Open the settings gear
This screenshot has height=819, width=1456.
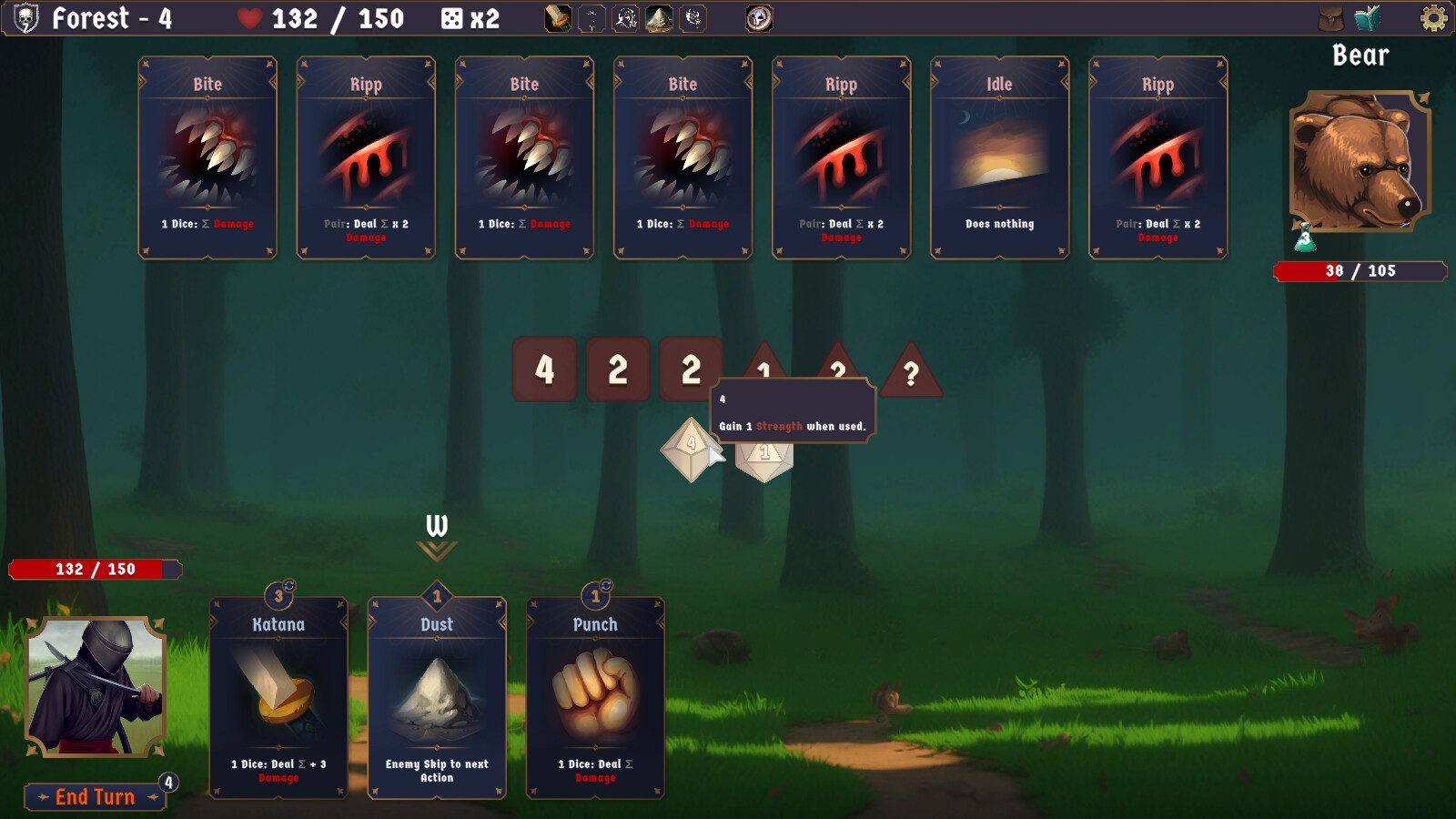(x=1434, y=16)
